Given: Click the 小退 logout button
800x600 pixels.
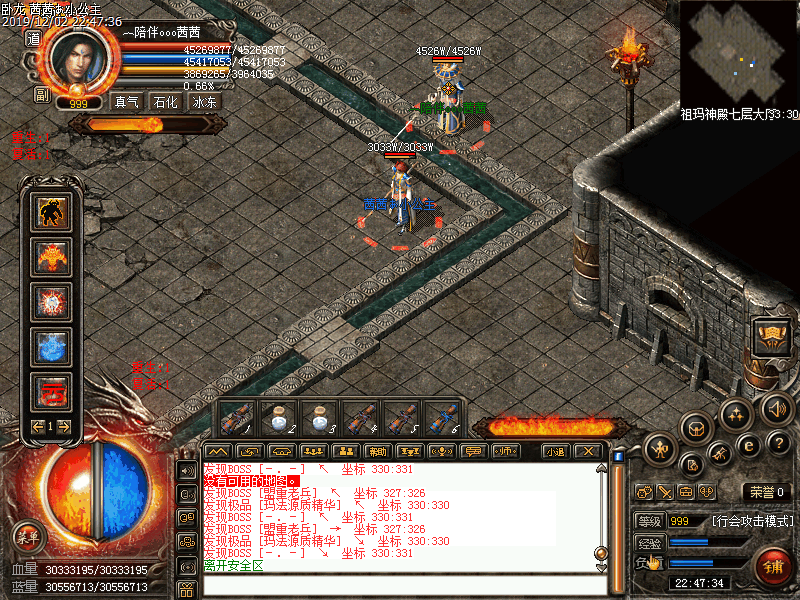Looking at the screenshot, I should (555, 452).
